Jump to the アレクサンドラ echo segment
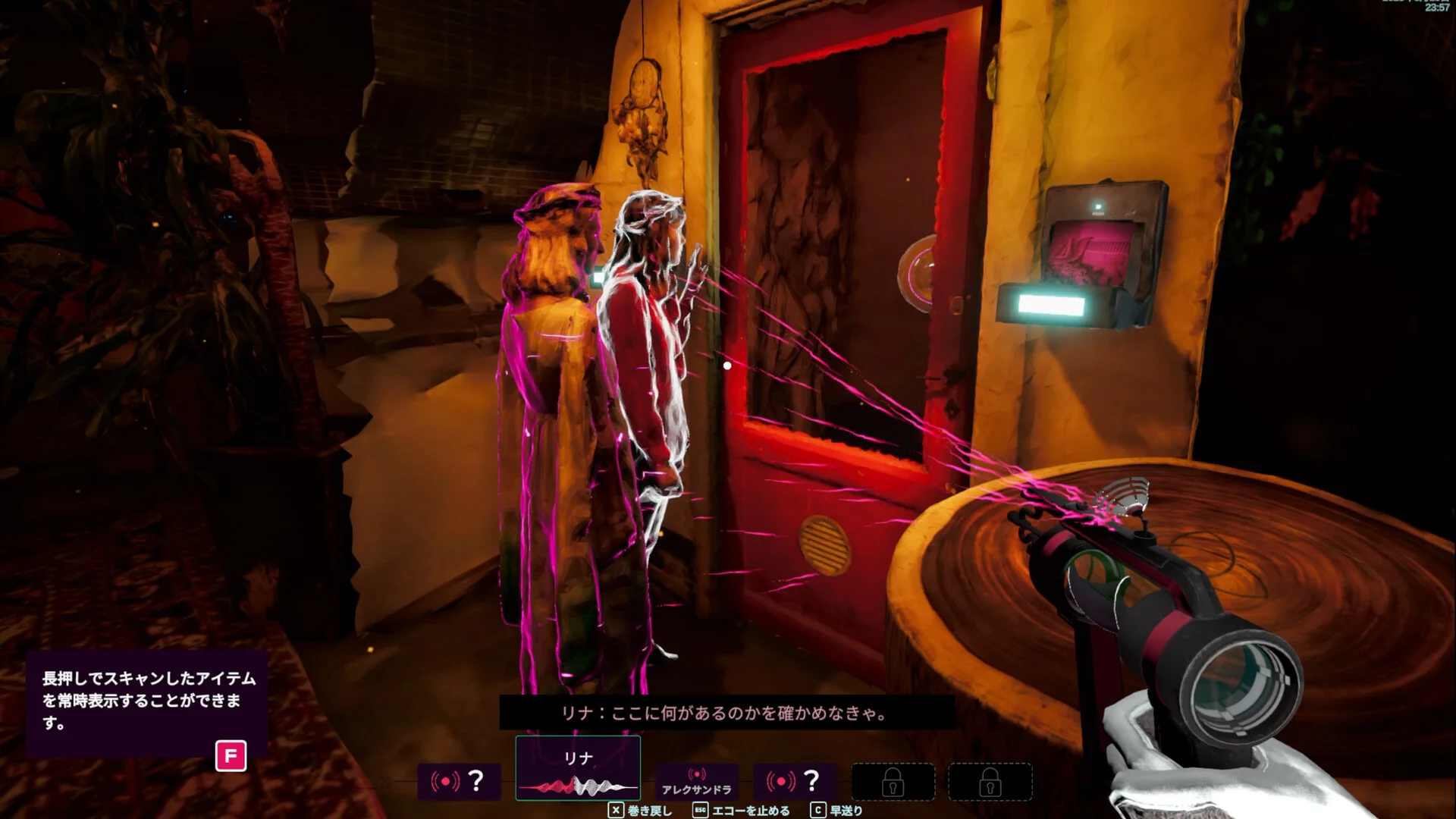Image resolution: width=1456 pixels, height=819 pixels. coord(696,782)
